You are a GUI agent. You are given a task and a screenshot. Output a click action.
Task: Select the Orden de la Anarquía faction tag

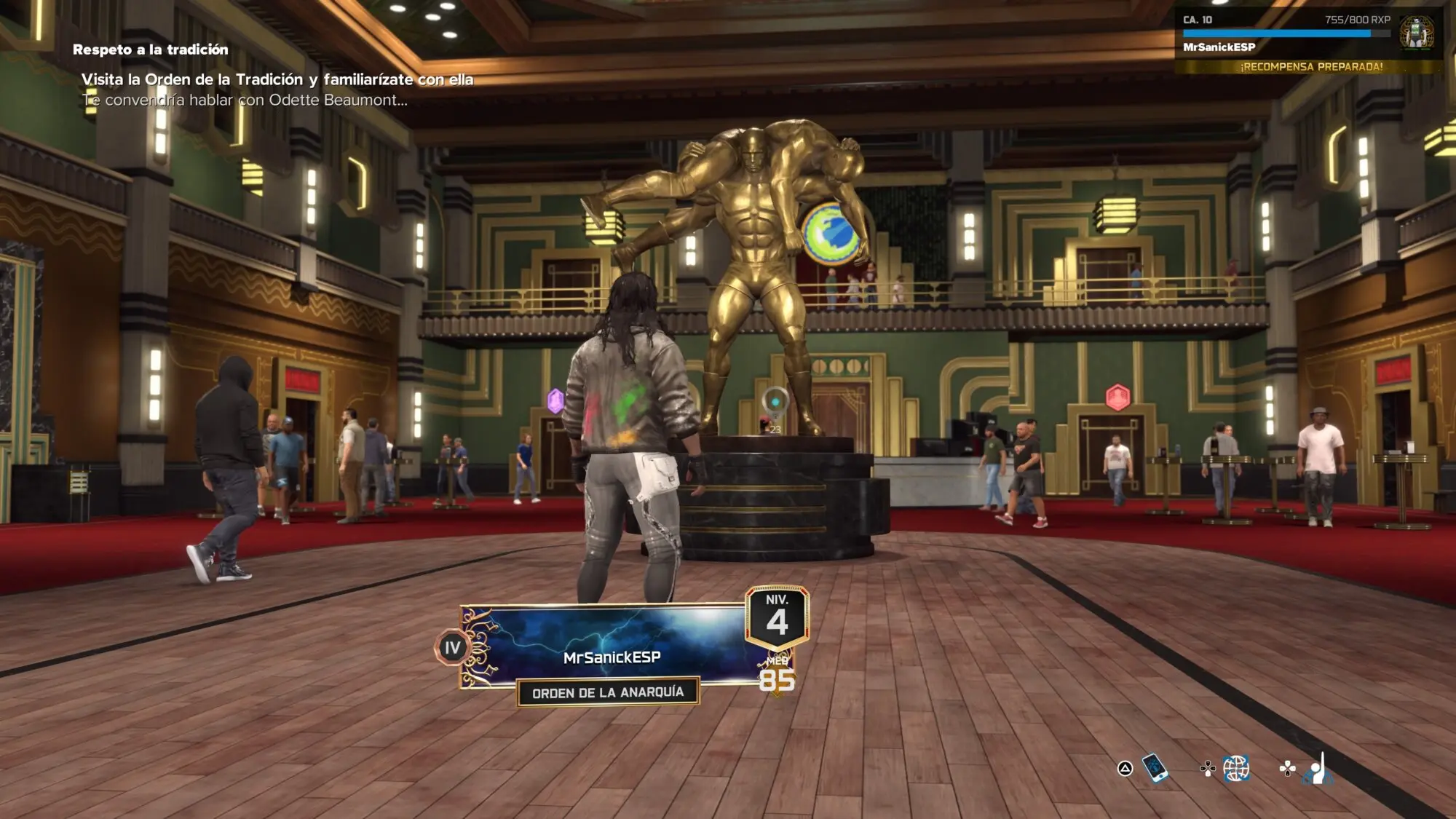tap(608, 692)
